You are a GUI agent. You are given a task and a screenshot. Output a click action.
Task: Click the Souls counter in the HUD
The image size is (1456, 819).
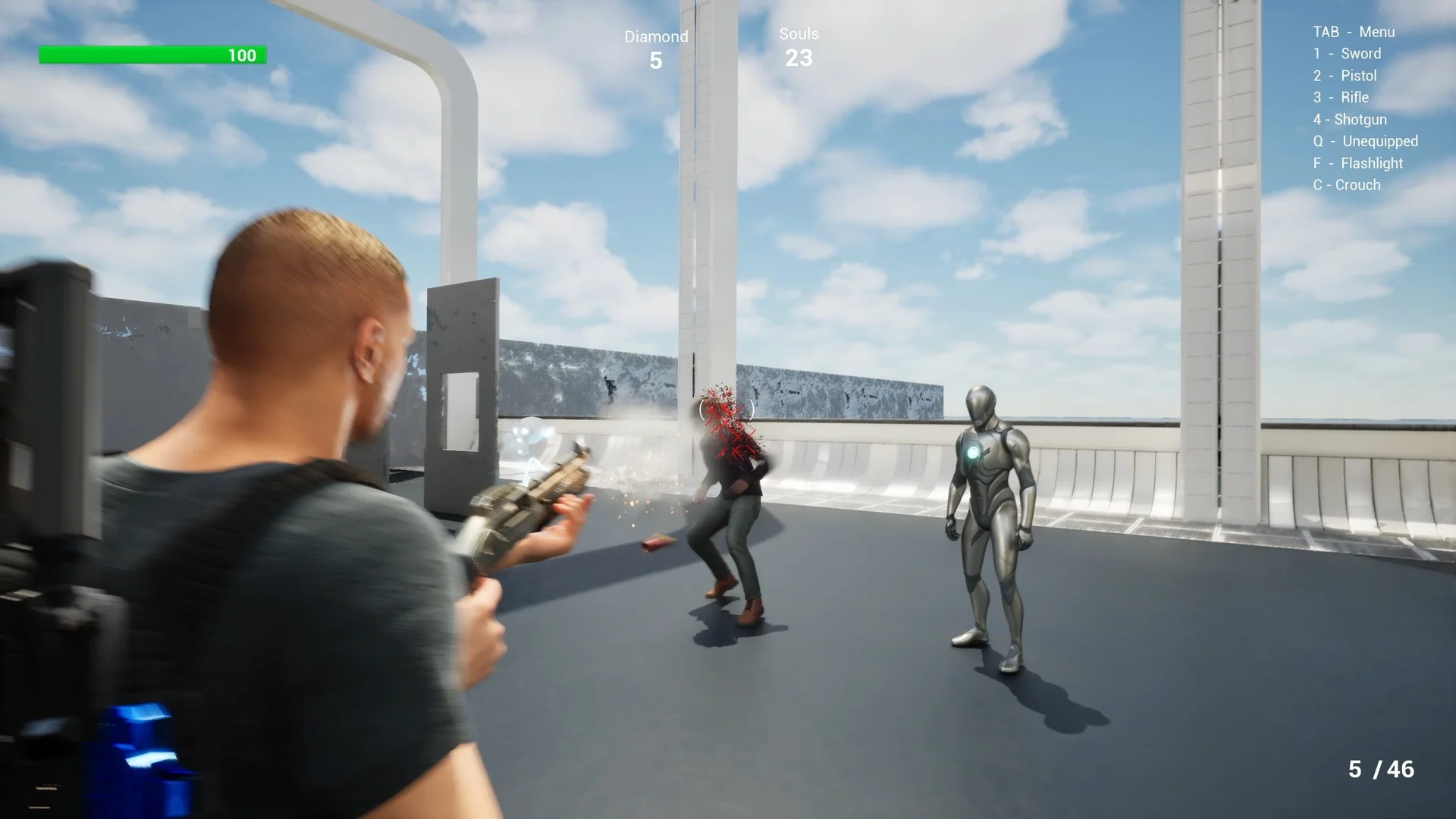[x=799, y=47]
